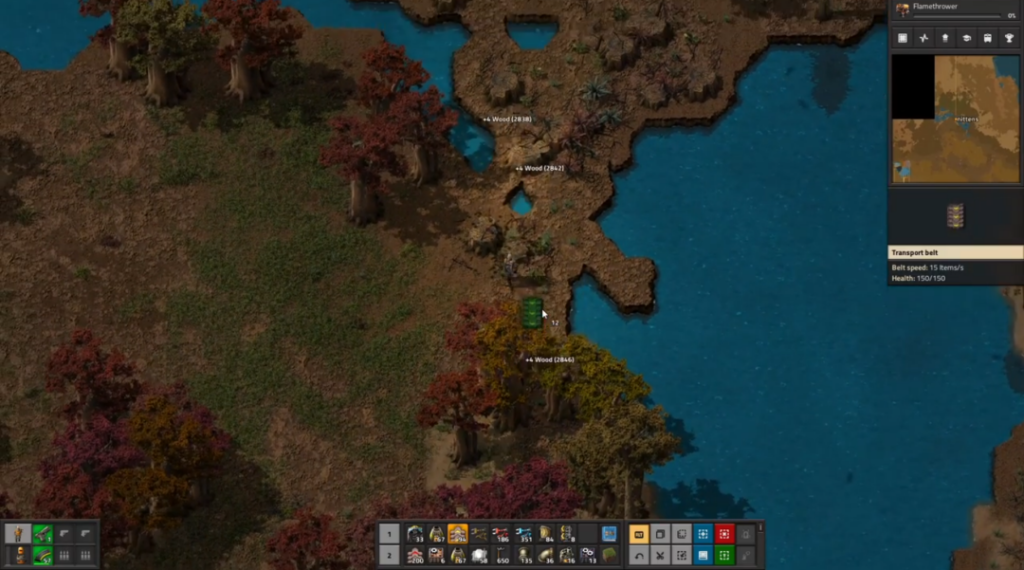Screen dimensions: 1024x570
Task: Select the grass tile hotbar slot
Action: tap(610, 555)
